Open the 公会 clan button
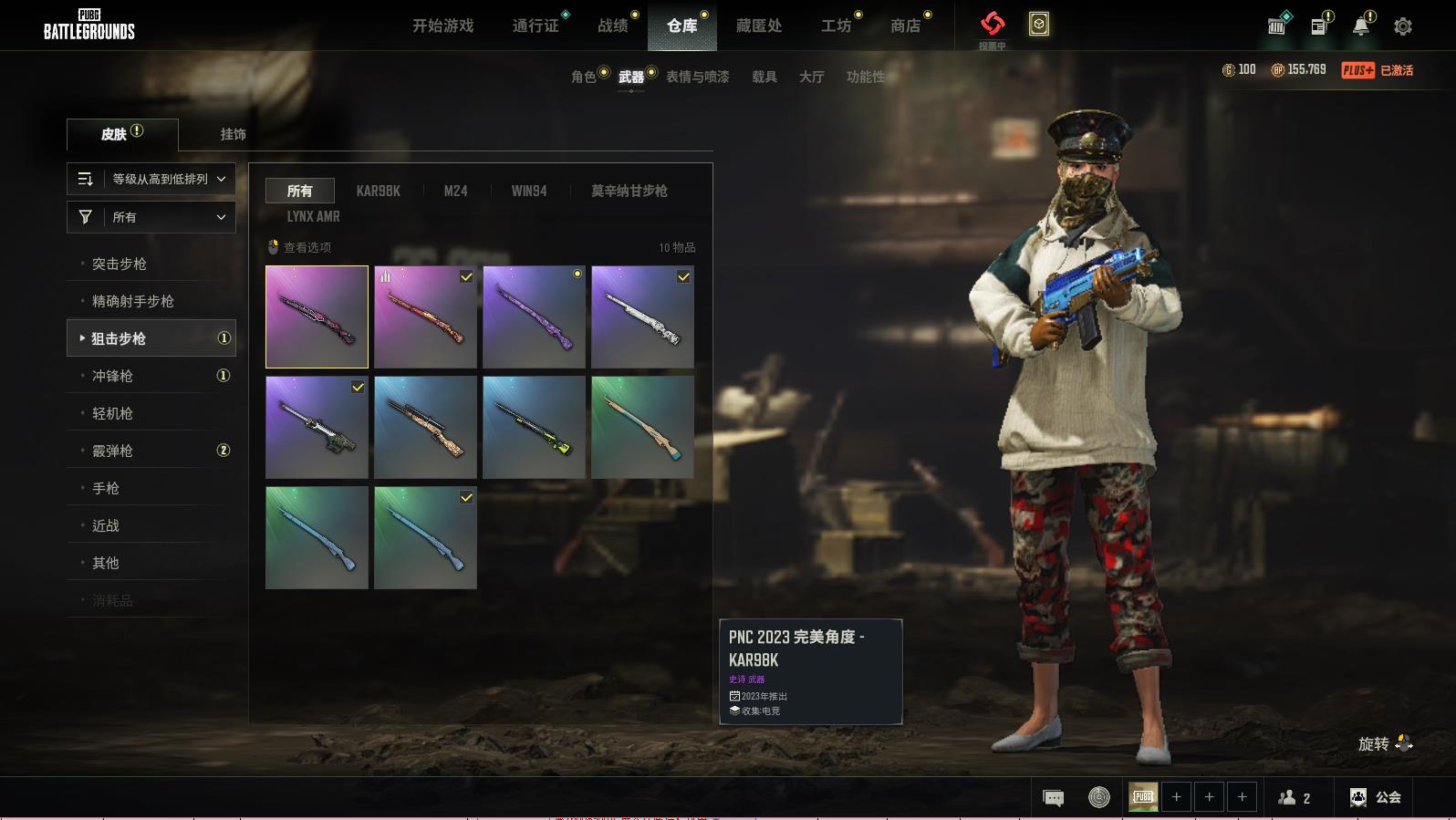 coord(1376,797)
